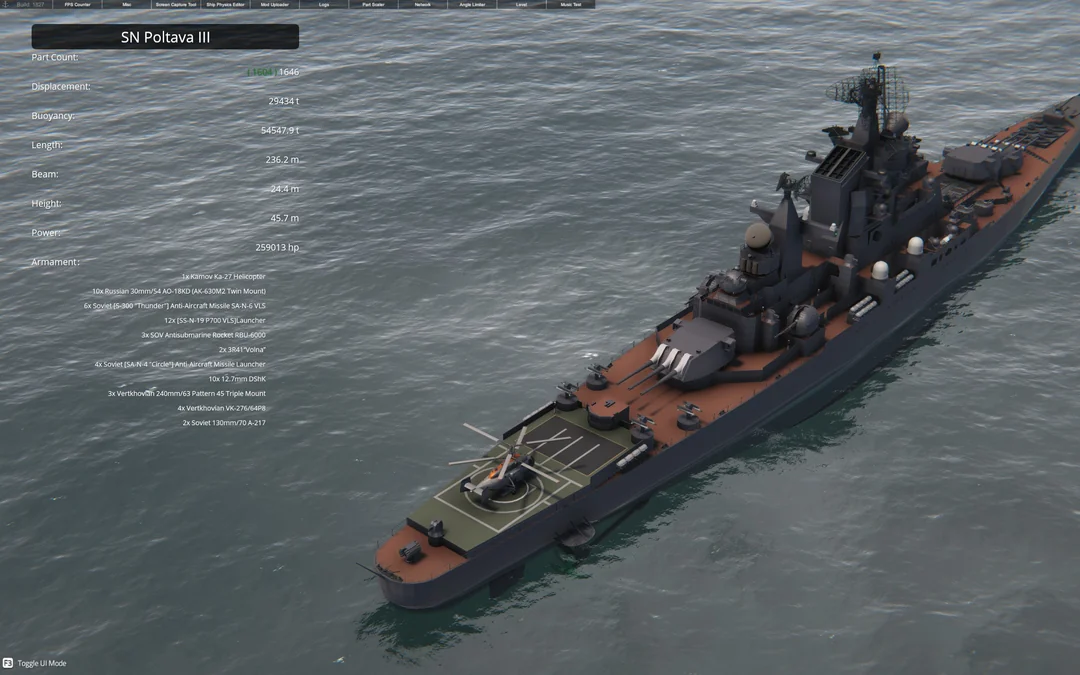Activate the Part Scaler tool

click(x=373, y=4)
